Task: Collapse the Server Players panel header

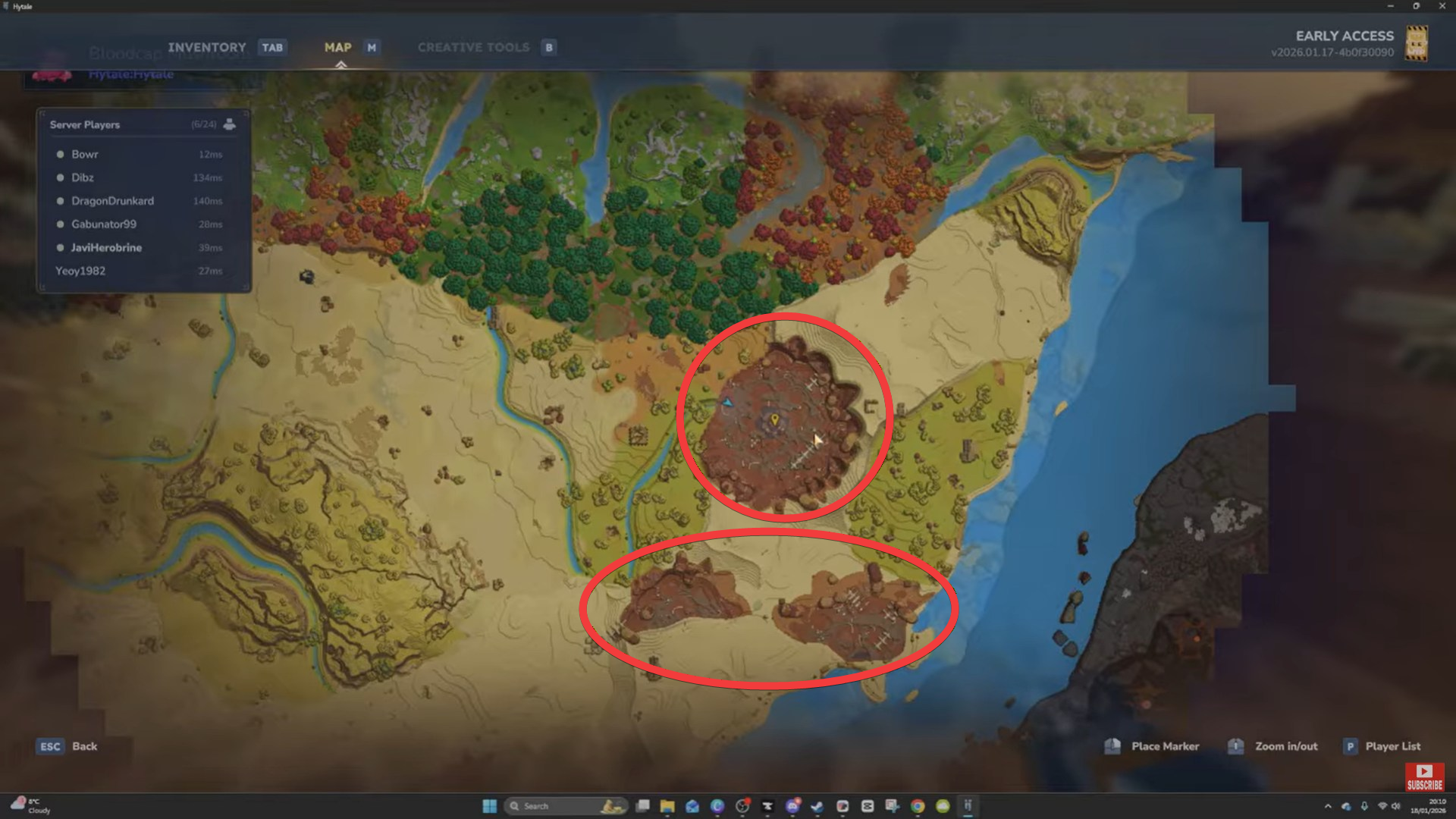Action: [84, 124]
